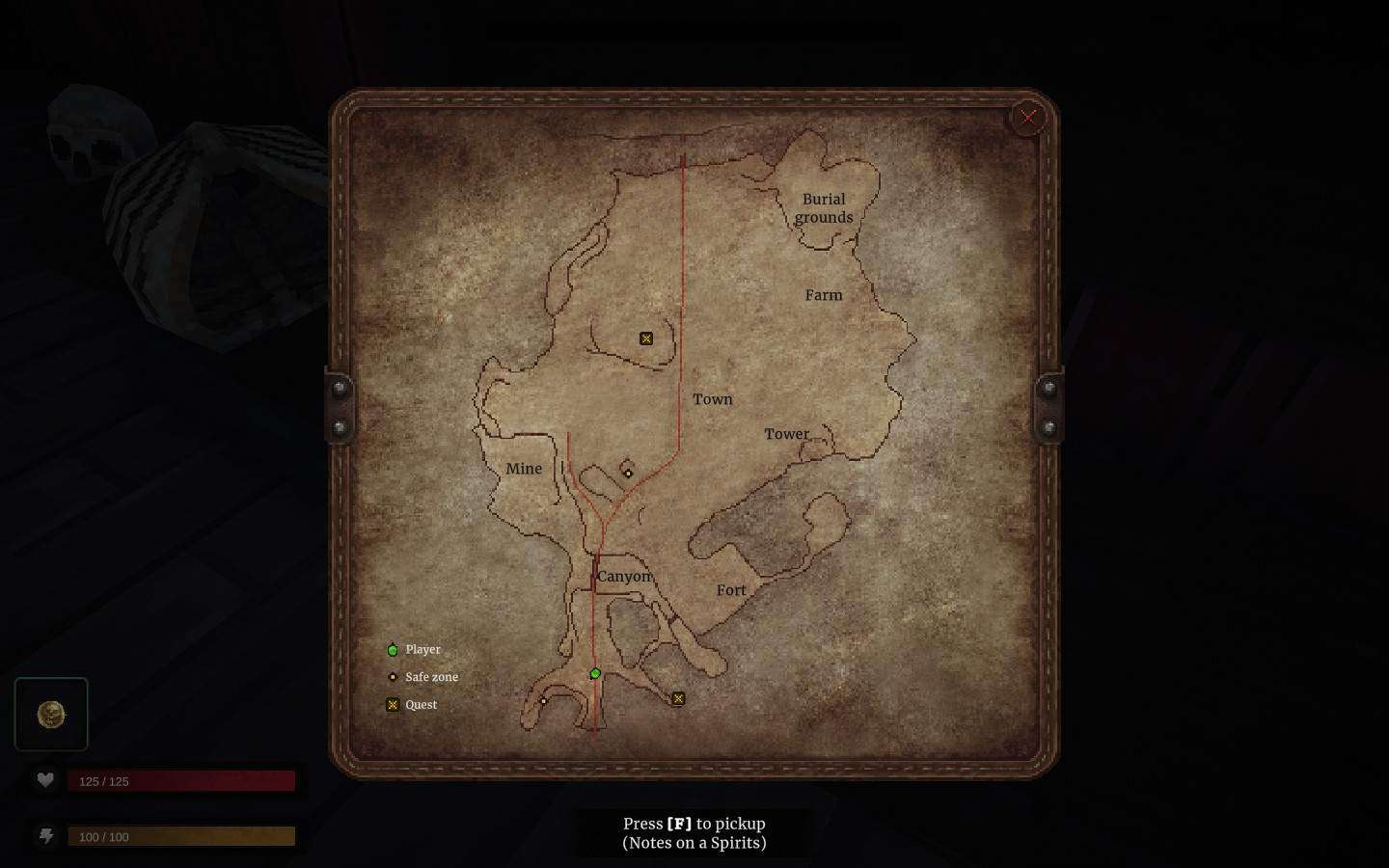Click the safe zone marker near the Mine
1389x868 pixels.
629,474
